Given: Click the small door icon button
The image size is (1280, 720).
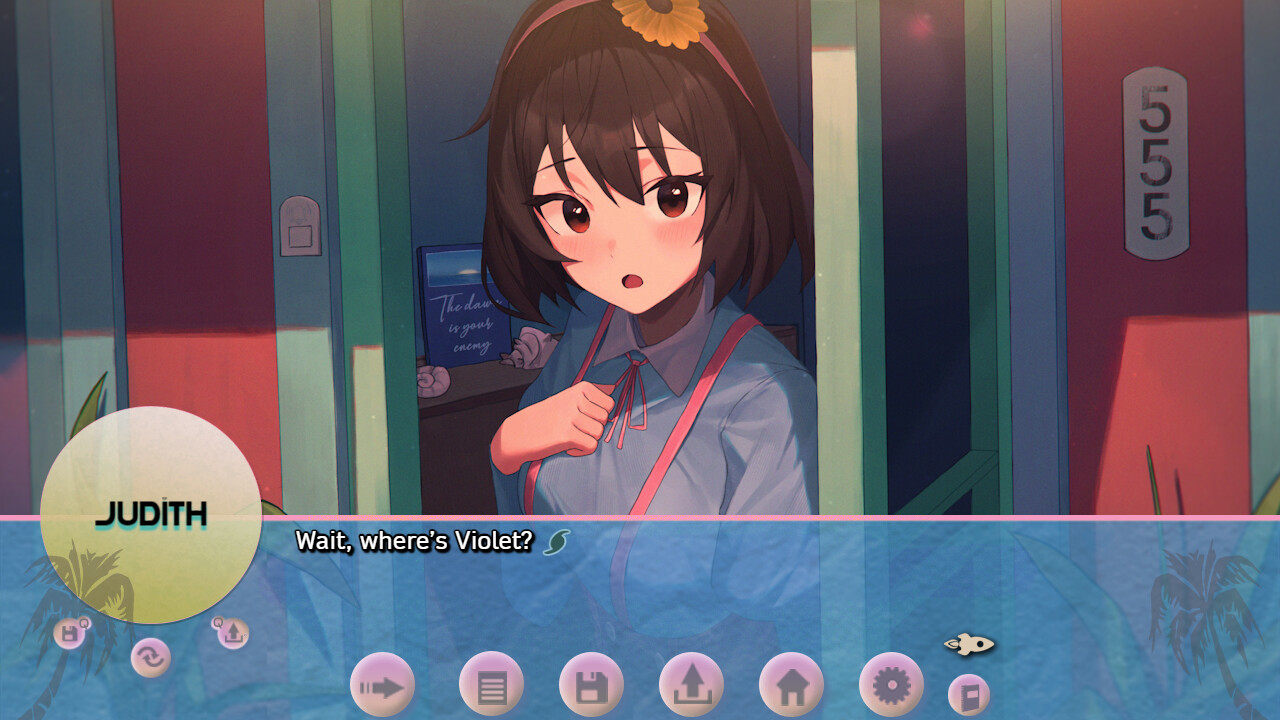Looking at the screenshot, I should click(x=968, y=695).
